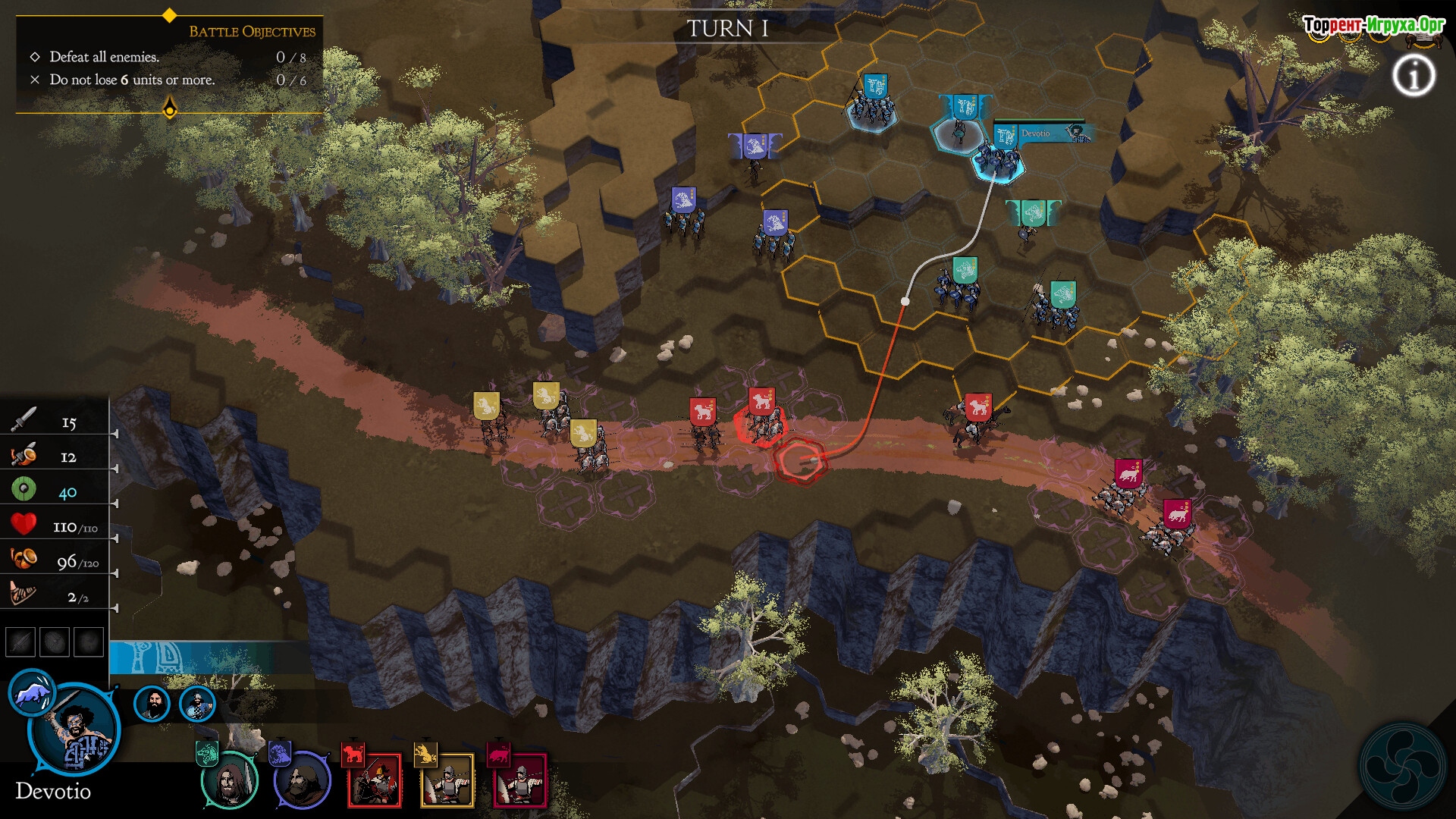Choose the crimson bull enemy unit card
Screen dimensions: 1456x819
click(520, 780)
